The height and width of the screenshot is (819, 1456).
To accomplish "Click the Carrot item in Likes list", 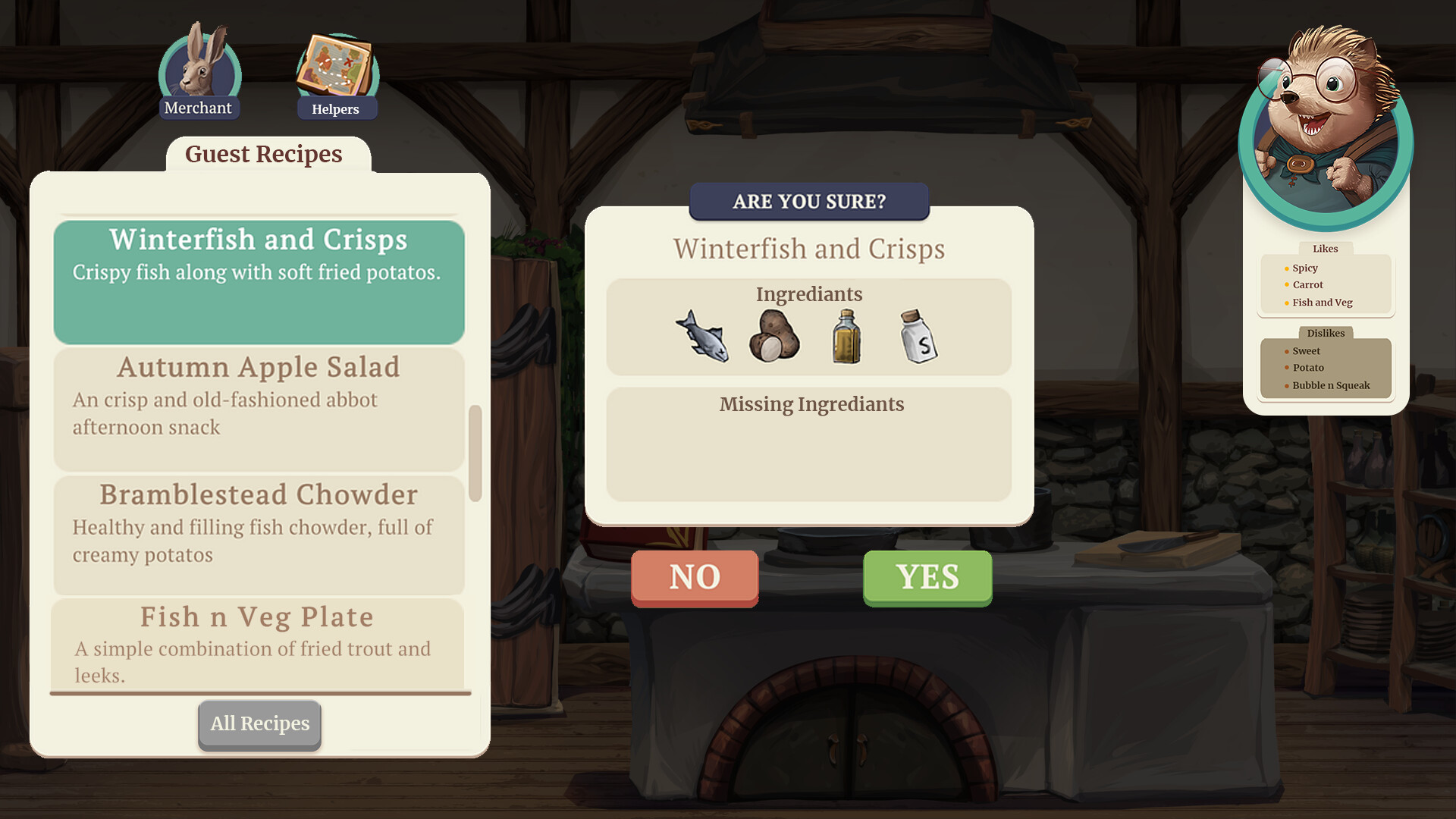I will point(1308,284).
